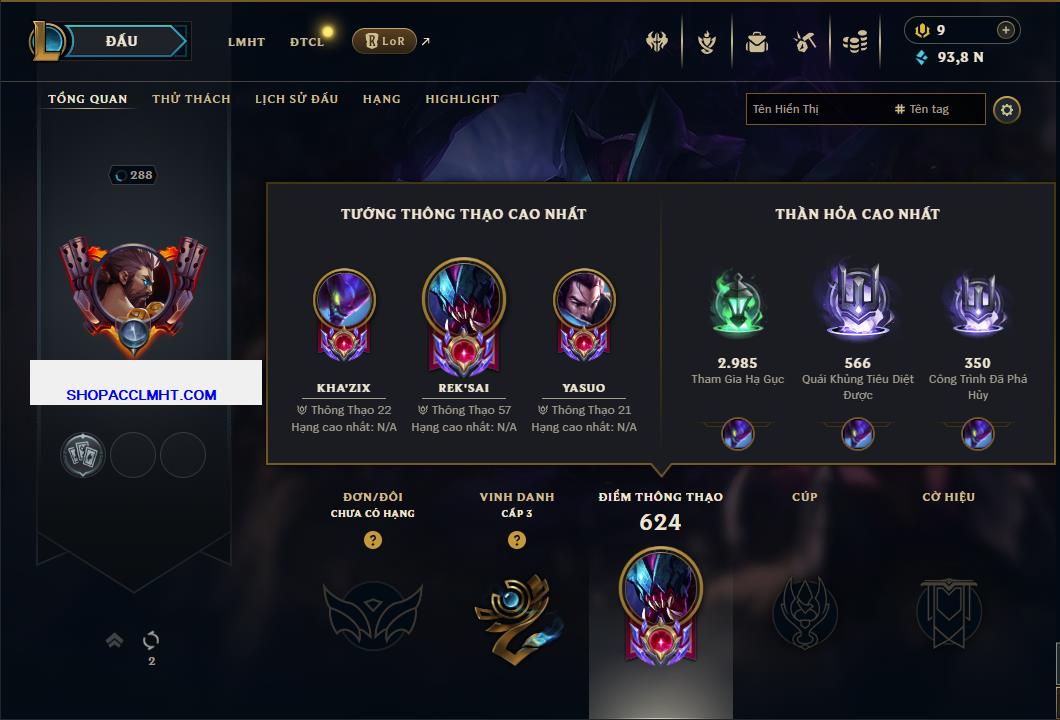View the LỊCH SỬ ĐẤU tab
Screen dimensions: 1060x720
coord(296,99)
